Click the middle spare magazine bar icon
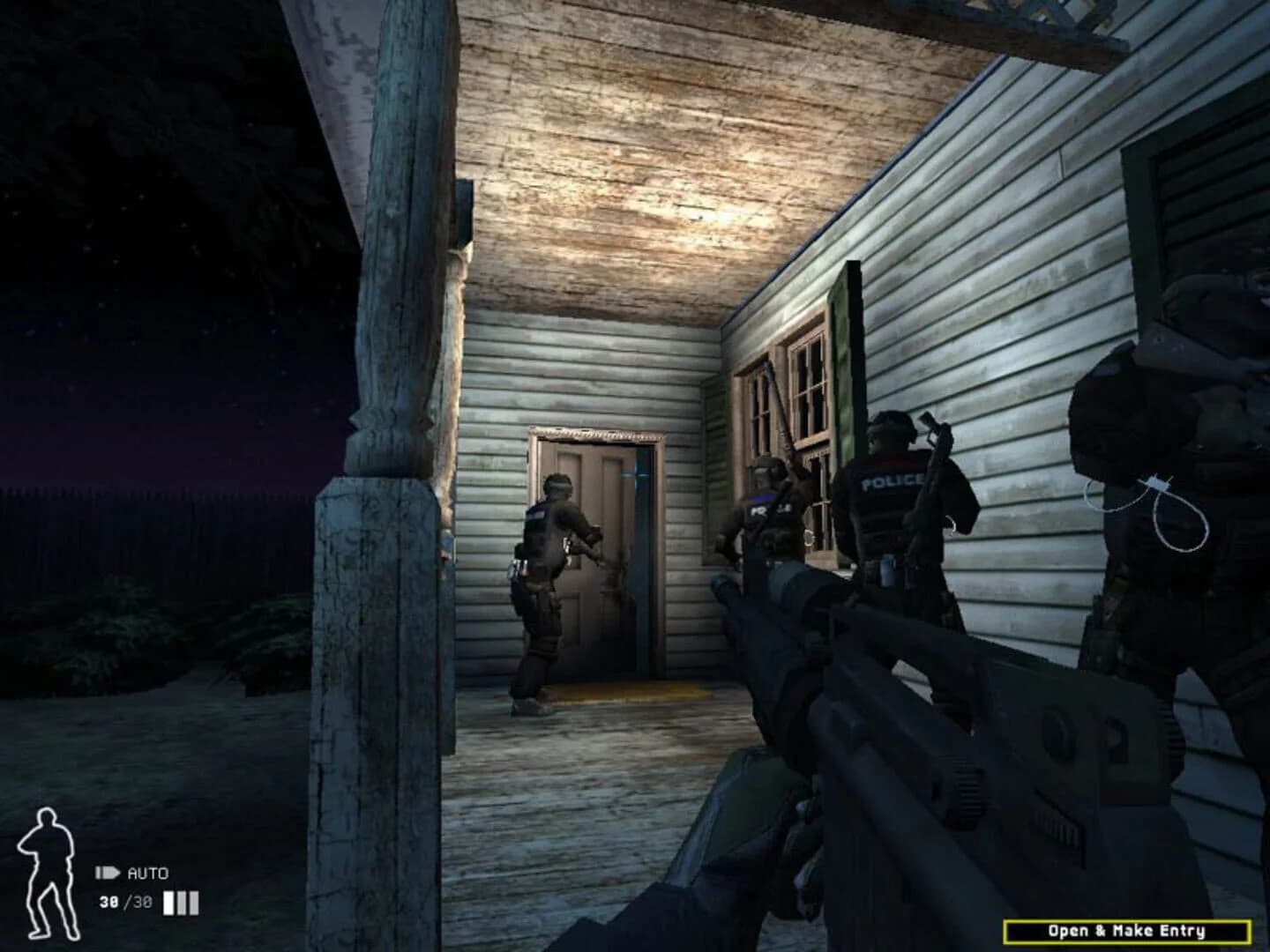 181,902
